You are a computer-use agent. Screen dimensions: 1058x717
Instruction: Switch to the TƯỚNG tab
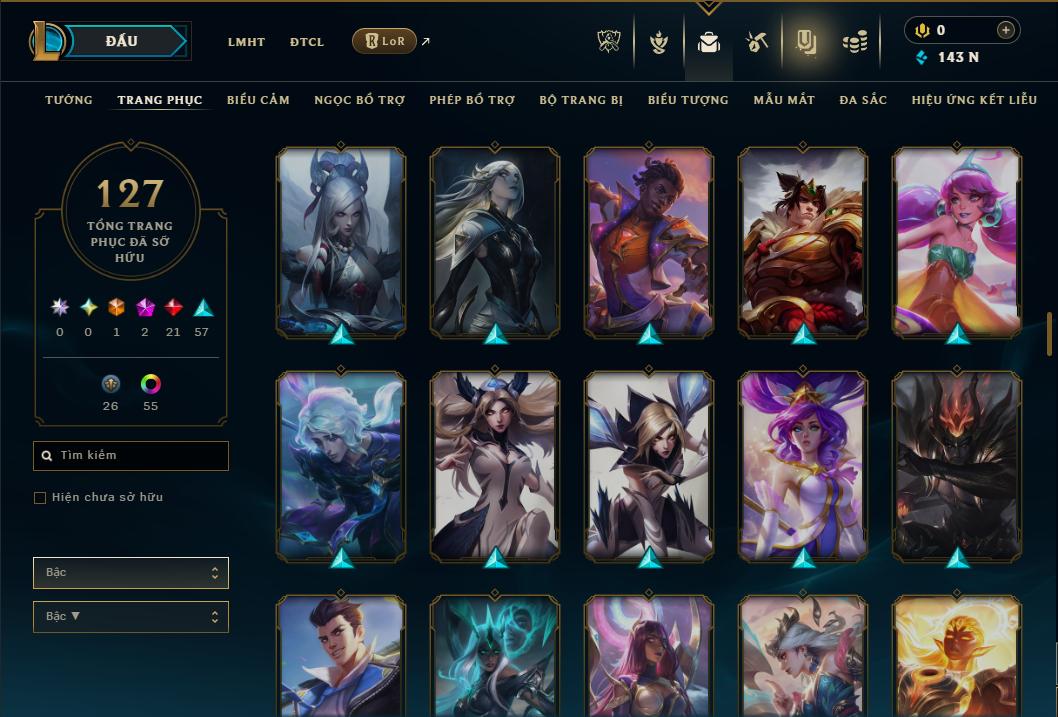[69, 100]
